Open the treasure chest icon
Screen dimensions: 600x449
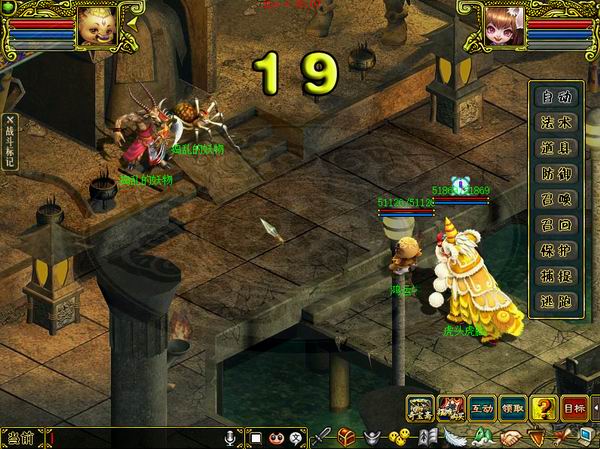pyautogui.click(x=347, y=437)
